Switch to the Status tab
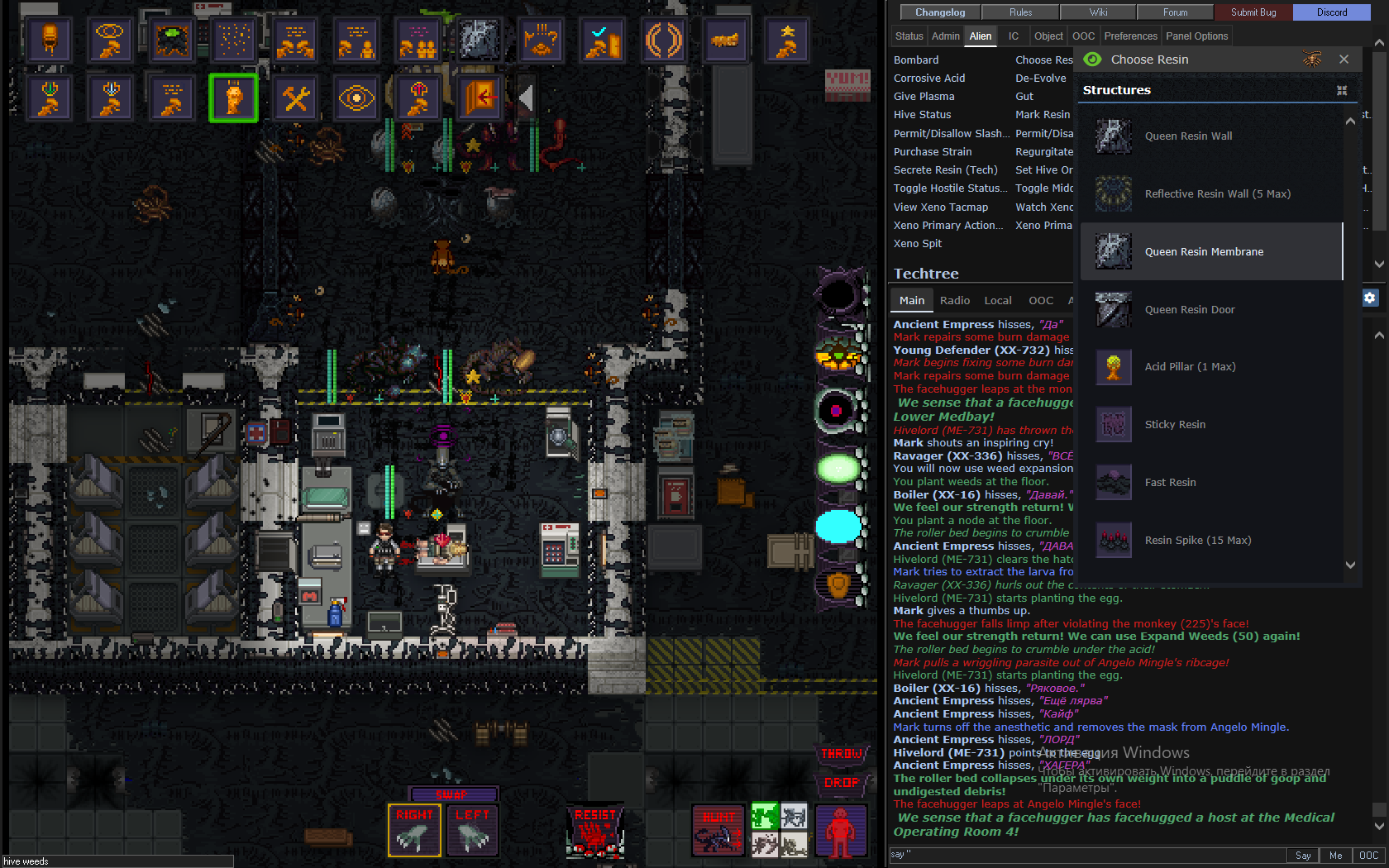Image resolution: width=1389 pixels, height=868 pixels. pos(909,36)
